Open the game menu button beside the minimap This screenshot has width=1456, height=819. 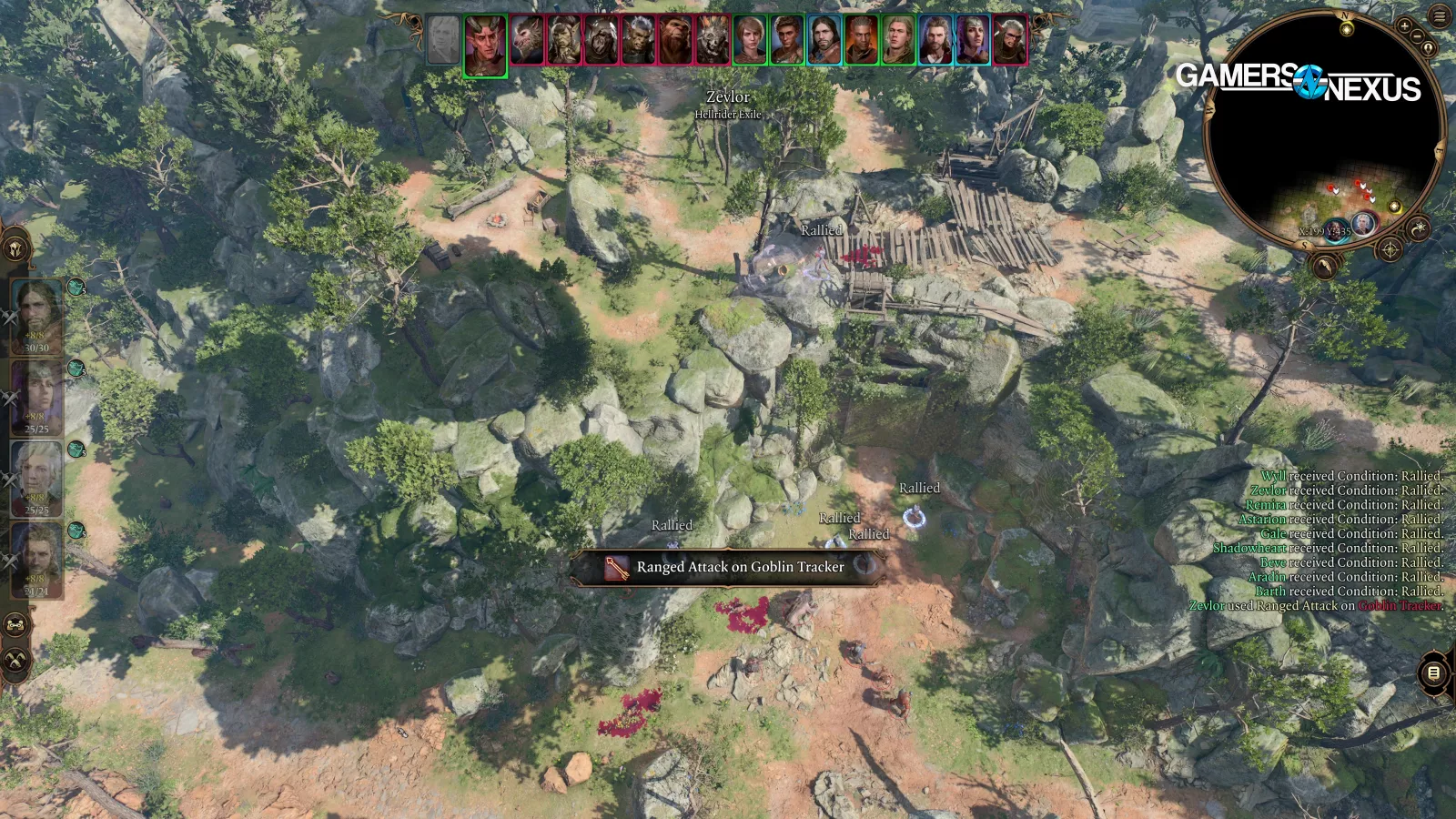1440,16
